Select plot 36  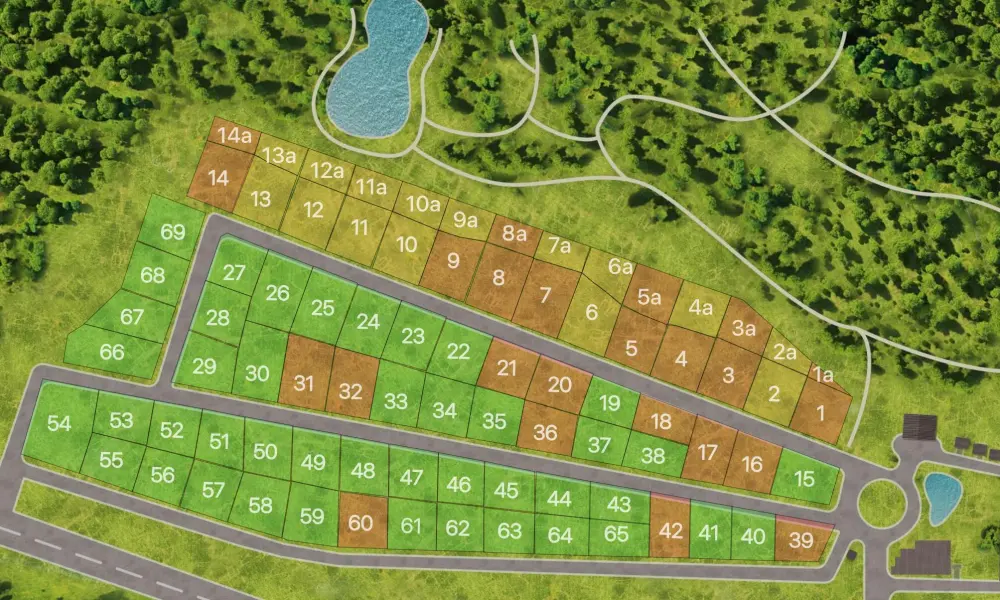point(546,432)
